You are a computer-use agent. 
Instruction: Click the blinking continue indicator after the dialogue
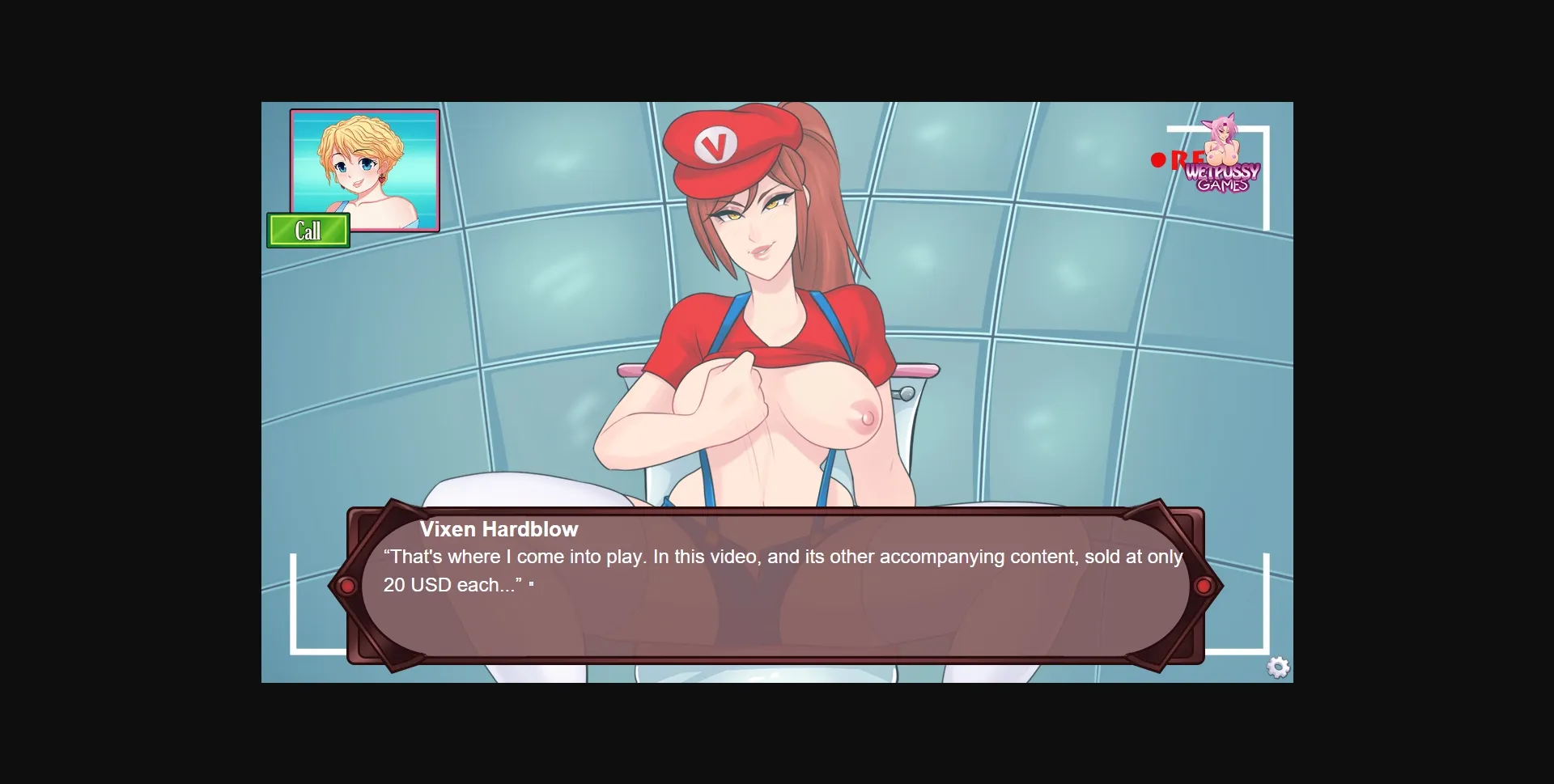point(532,584)
